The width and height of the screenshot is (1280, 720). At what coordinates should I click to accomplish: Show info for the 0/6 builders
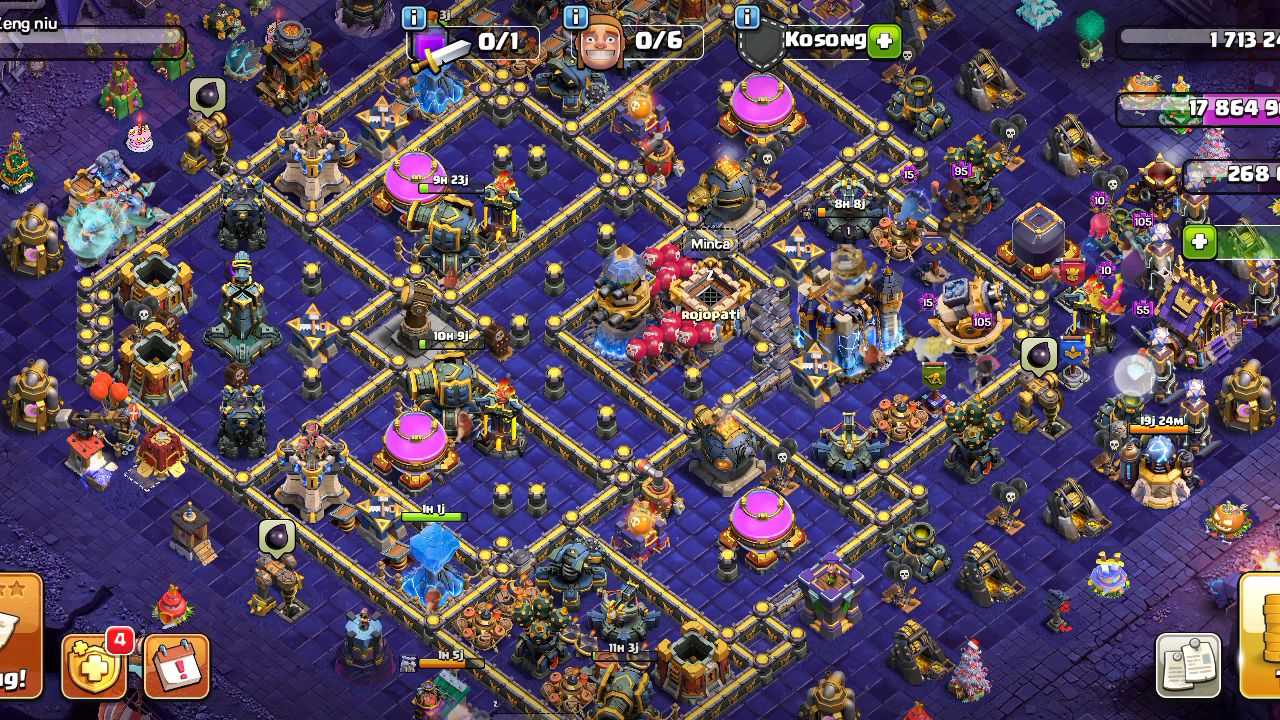[576, 17]
